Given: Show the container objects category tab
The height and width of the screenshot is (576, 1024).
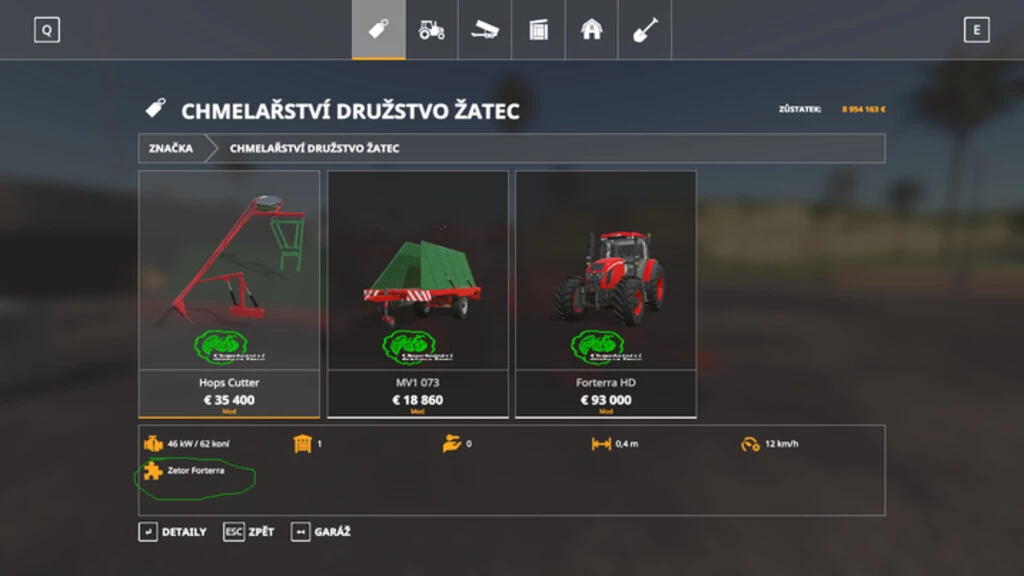Looking at the screenshot, I should [539, 30].
